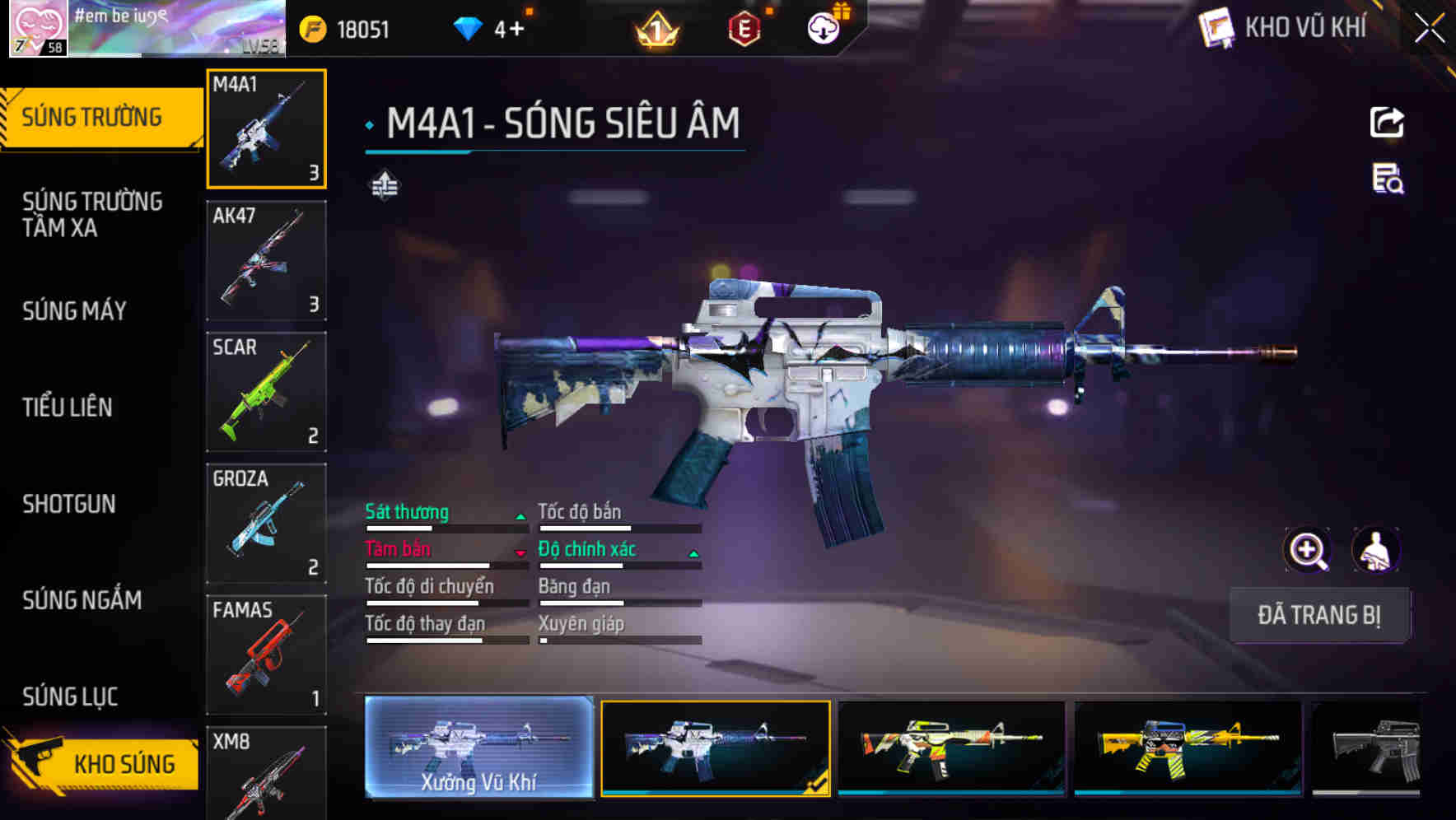Select the Tiểu Liên category

coord(68,408)
